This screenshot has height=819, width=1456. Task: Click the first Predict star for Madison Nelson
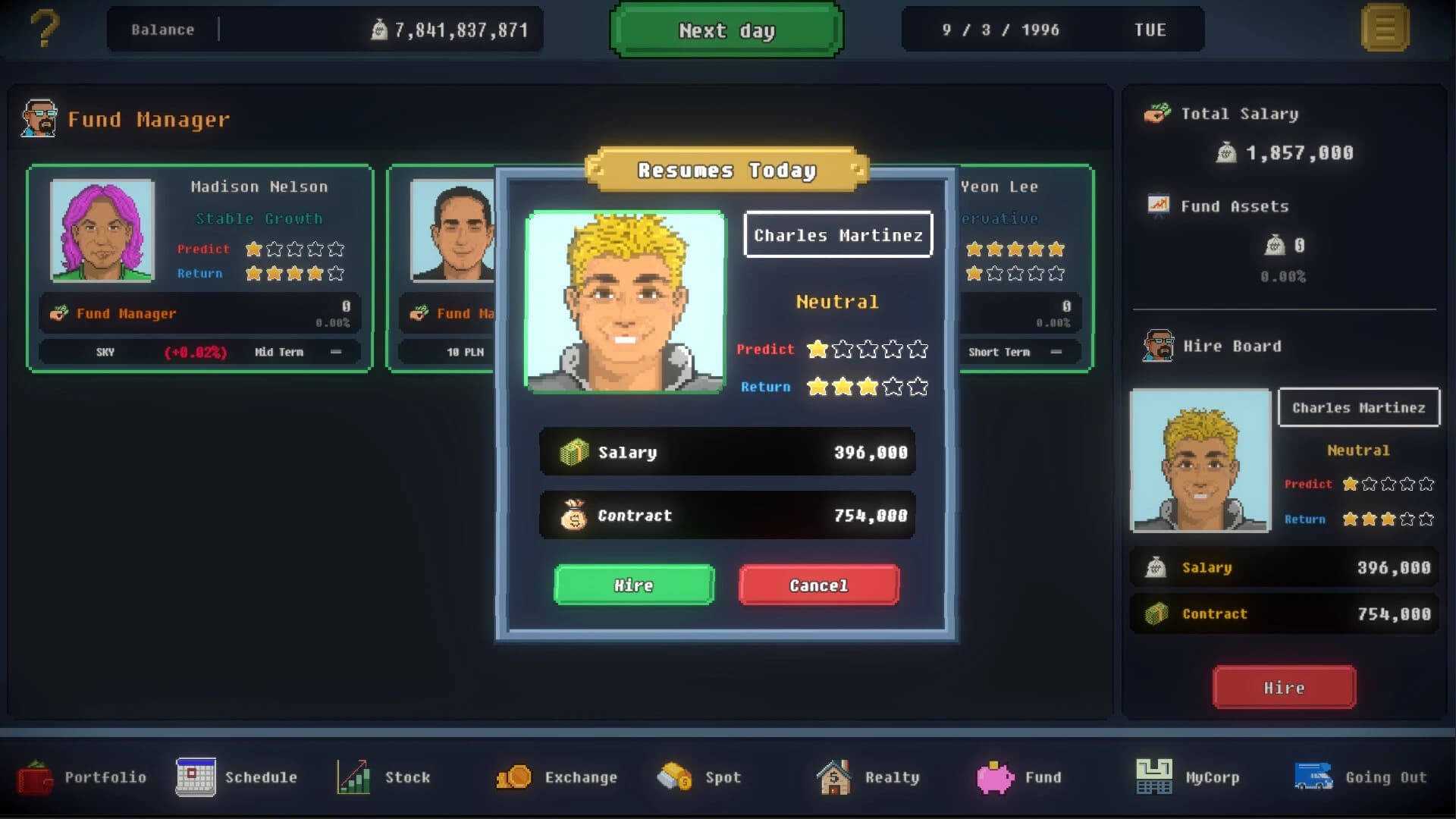(255, 248)
